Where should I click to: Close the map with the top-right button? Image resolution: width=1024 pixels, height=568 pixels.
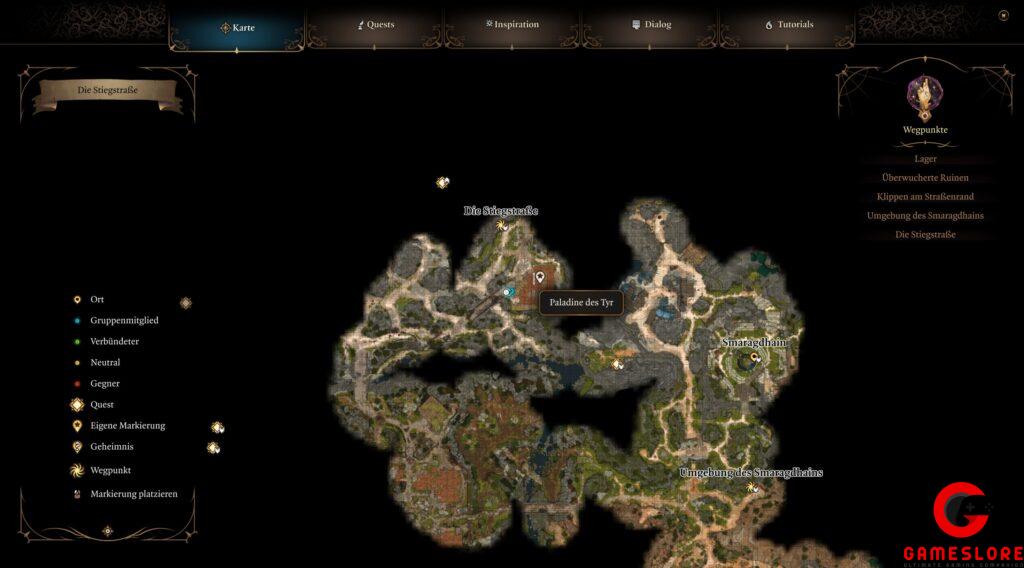1003,15
